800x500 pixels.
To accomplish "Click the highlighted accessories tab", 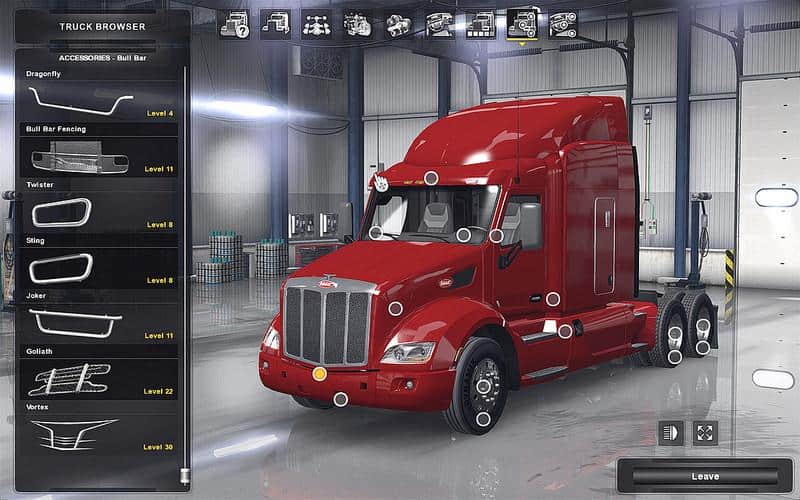I will coord(521,24).
